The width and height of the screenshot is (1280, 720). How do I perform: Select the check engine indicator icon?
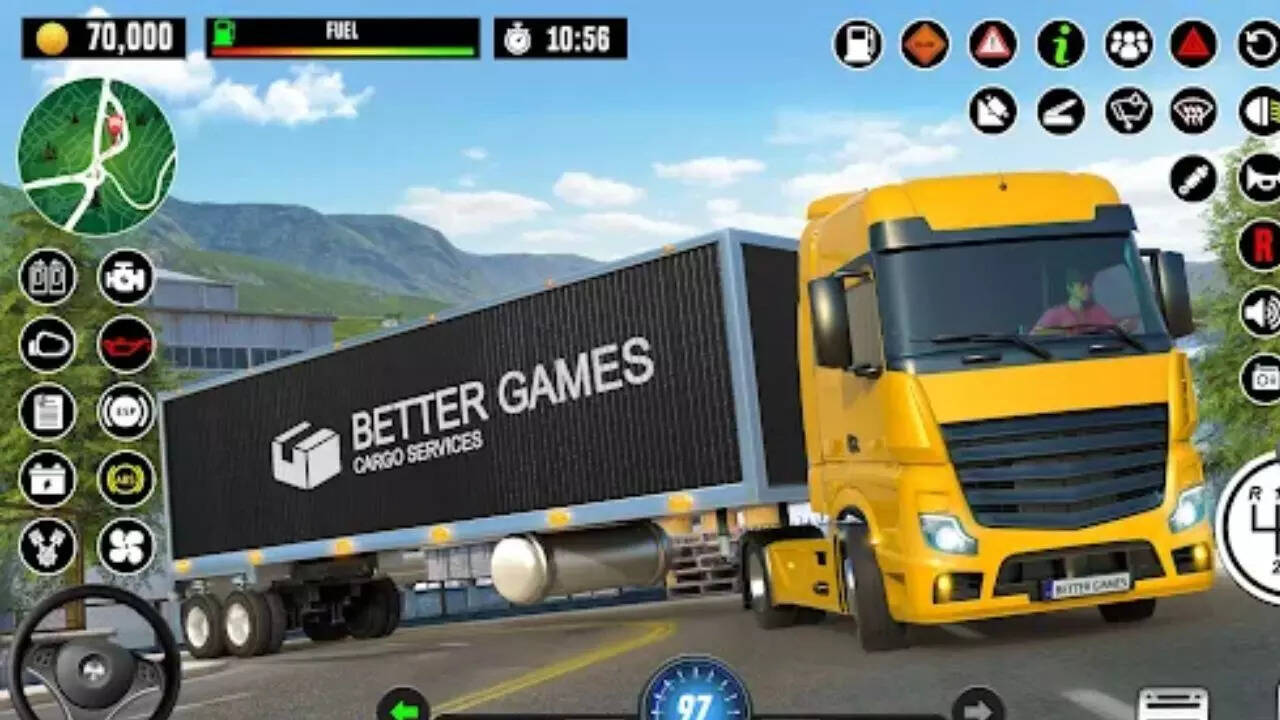[x=121, y=280]
